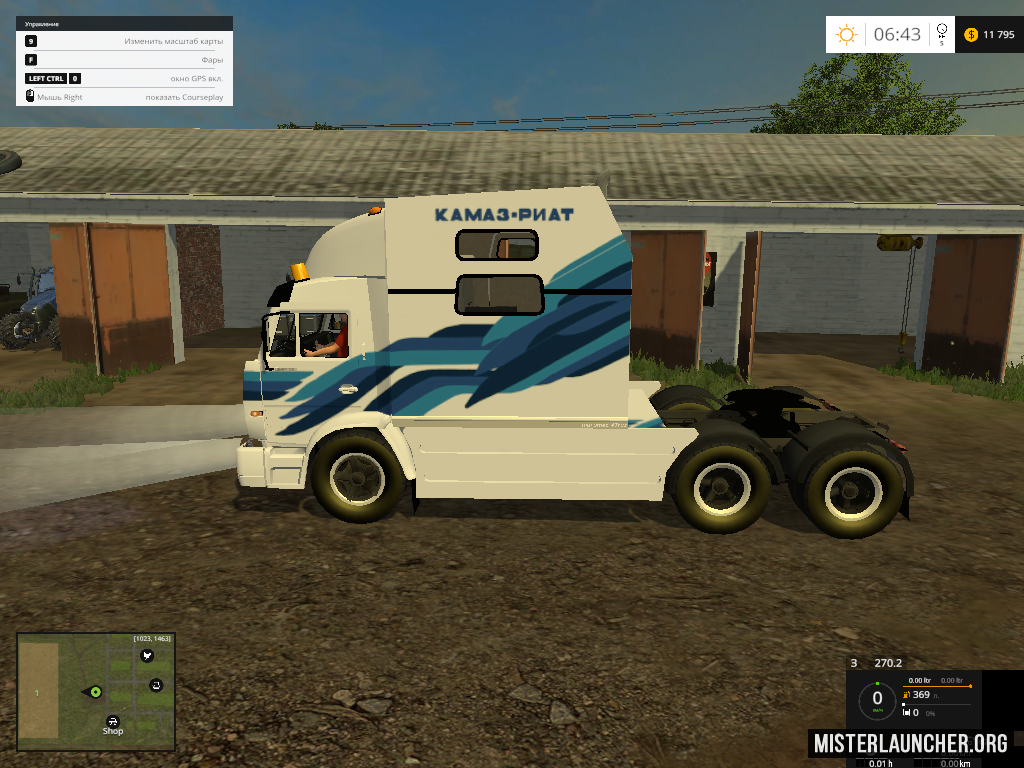
Task: Click the sun weather icon
Action: (x=847, y=35)
